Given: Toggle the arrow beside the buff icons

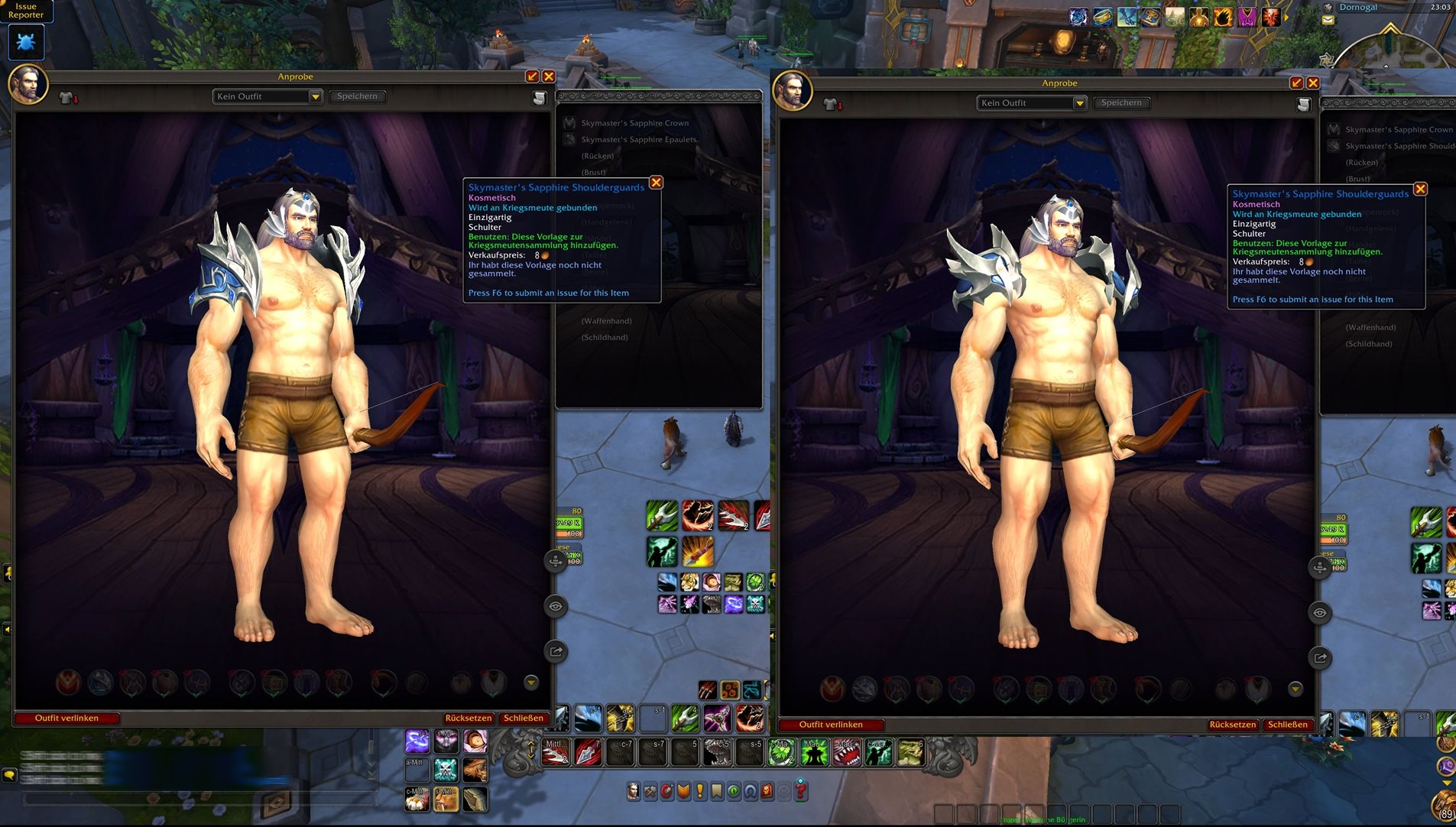Looking at the screenshot, I should click(1288, 17).
